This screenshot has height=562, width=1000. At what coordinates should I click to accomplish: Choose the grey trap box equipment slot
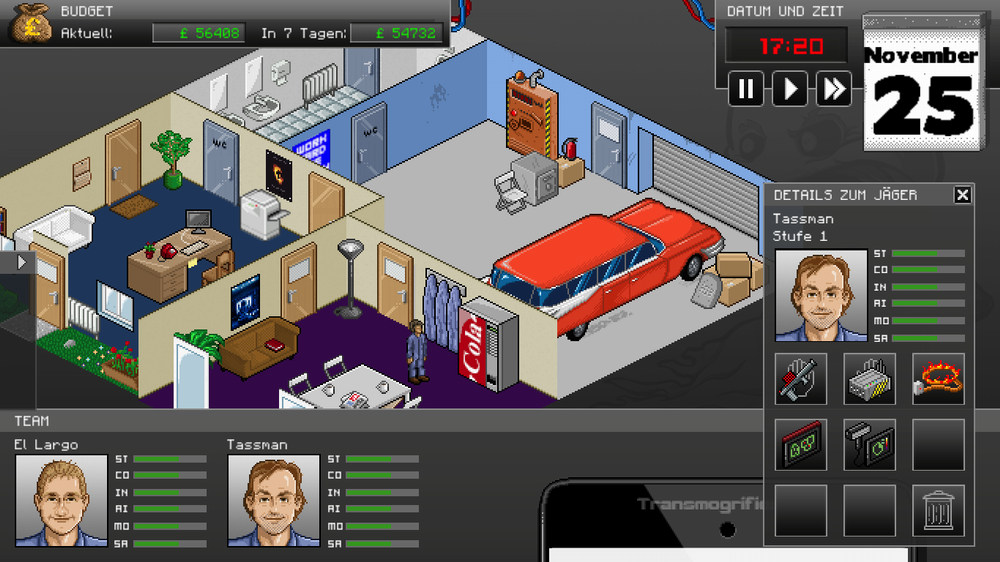click(869, 379)
